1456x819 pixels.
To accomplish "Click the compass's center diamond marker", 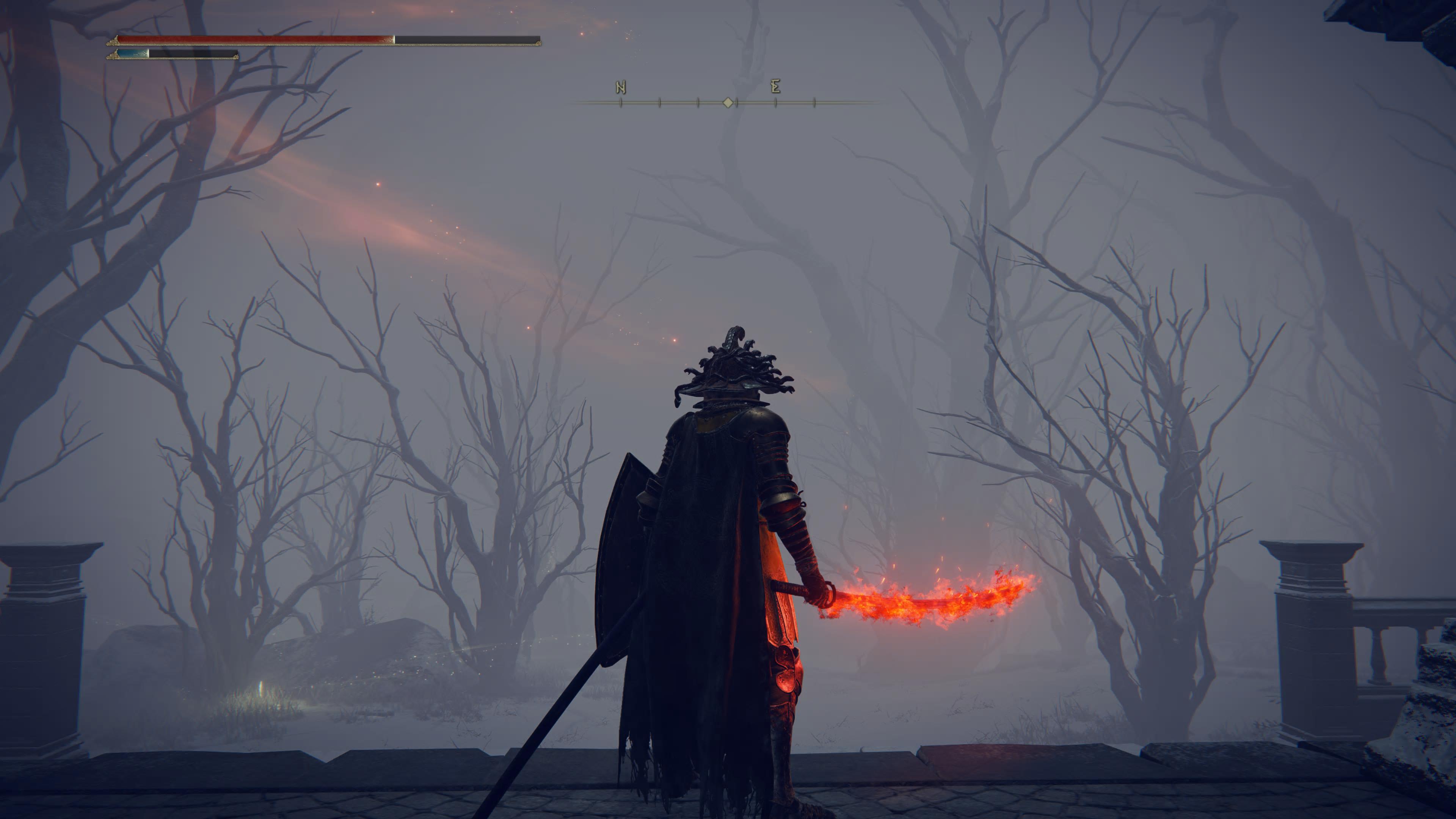I will 728,102.
